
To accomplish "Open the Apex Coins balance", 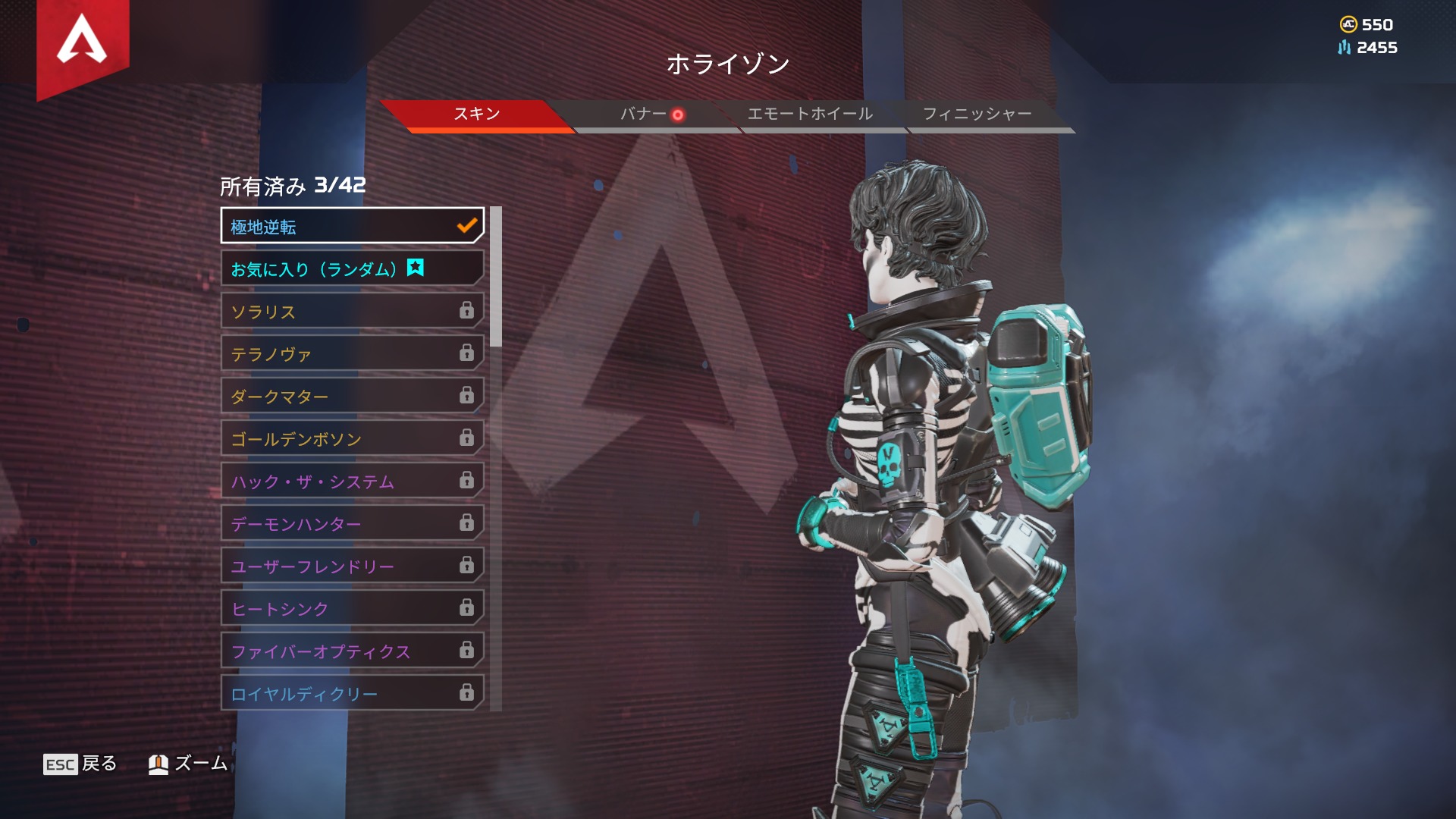I will [1367, 25].
